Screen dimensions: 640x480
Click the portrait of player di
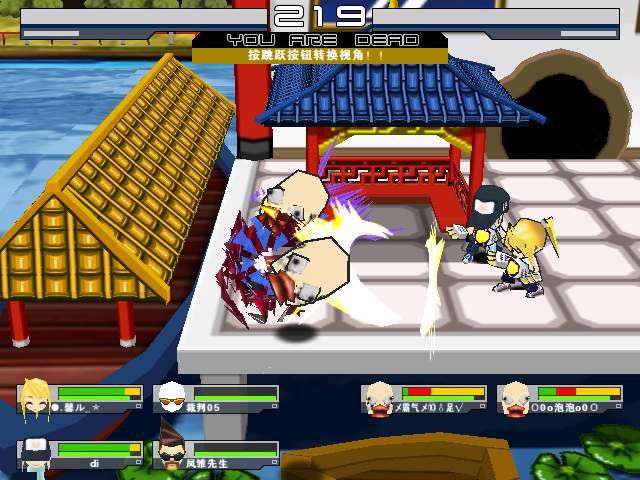point(36,454)
